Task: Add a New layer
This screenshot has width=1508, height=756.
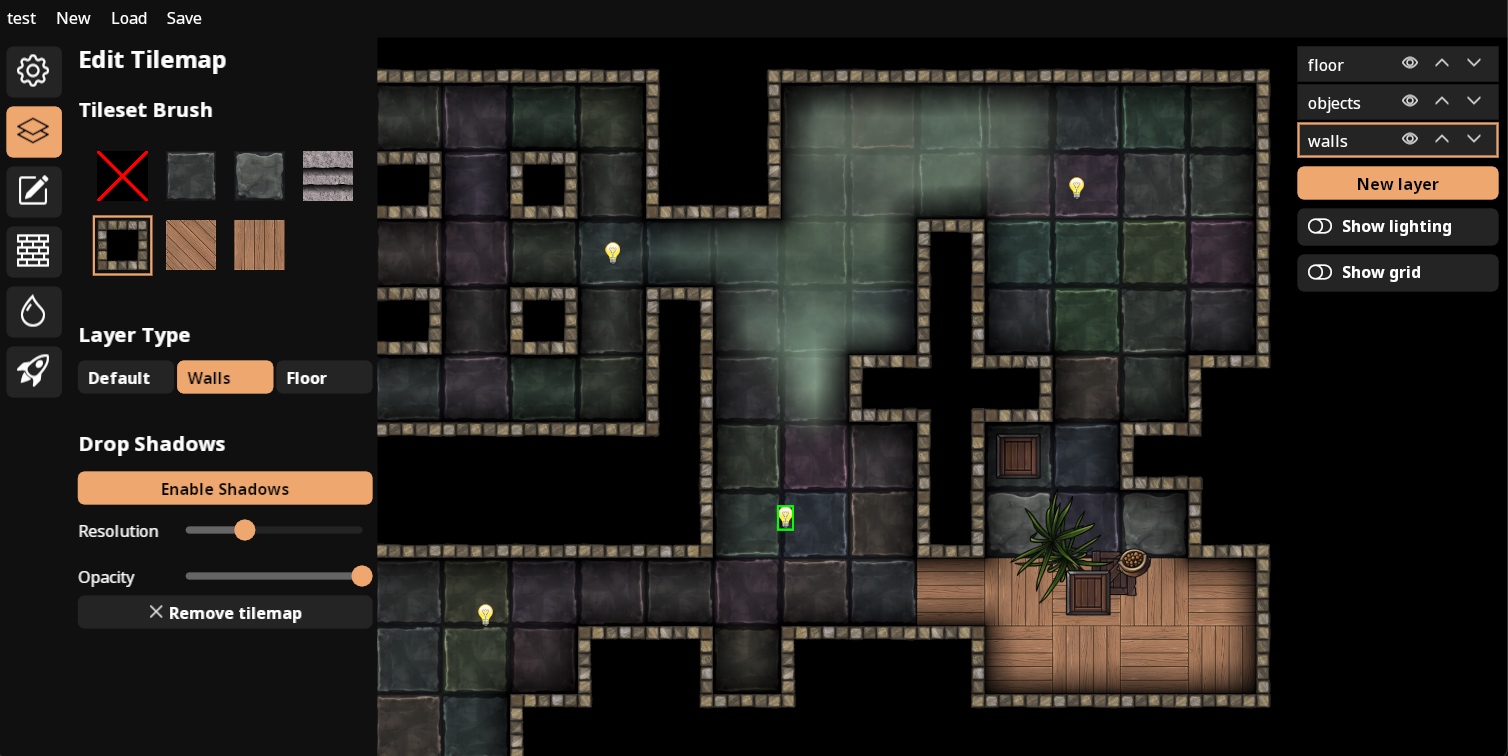Action: click(x=1397, y=184)
